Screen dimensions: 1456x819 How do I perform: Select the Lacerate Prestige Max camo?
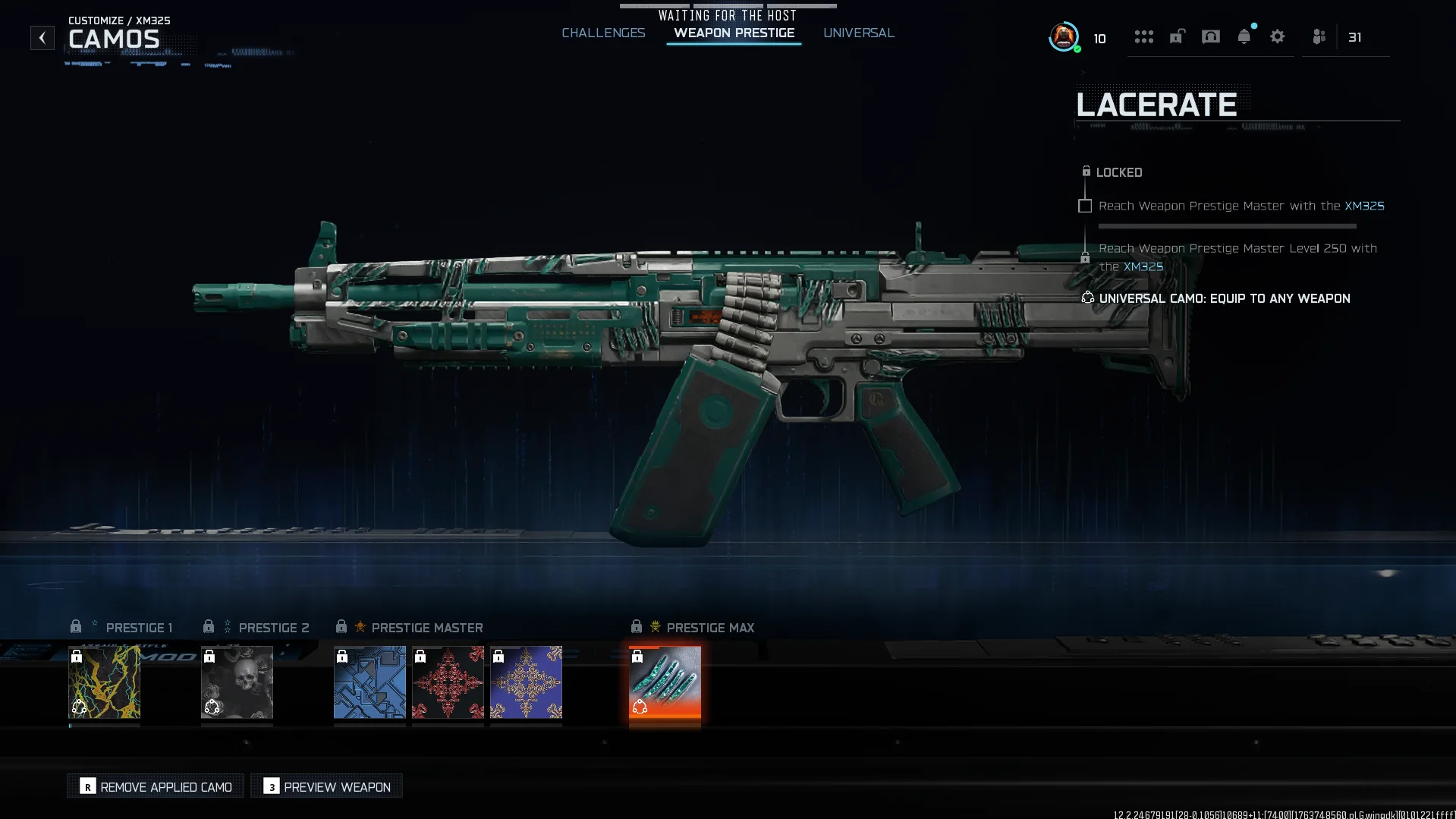tap(665, 682)
